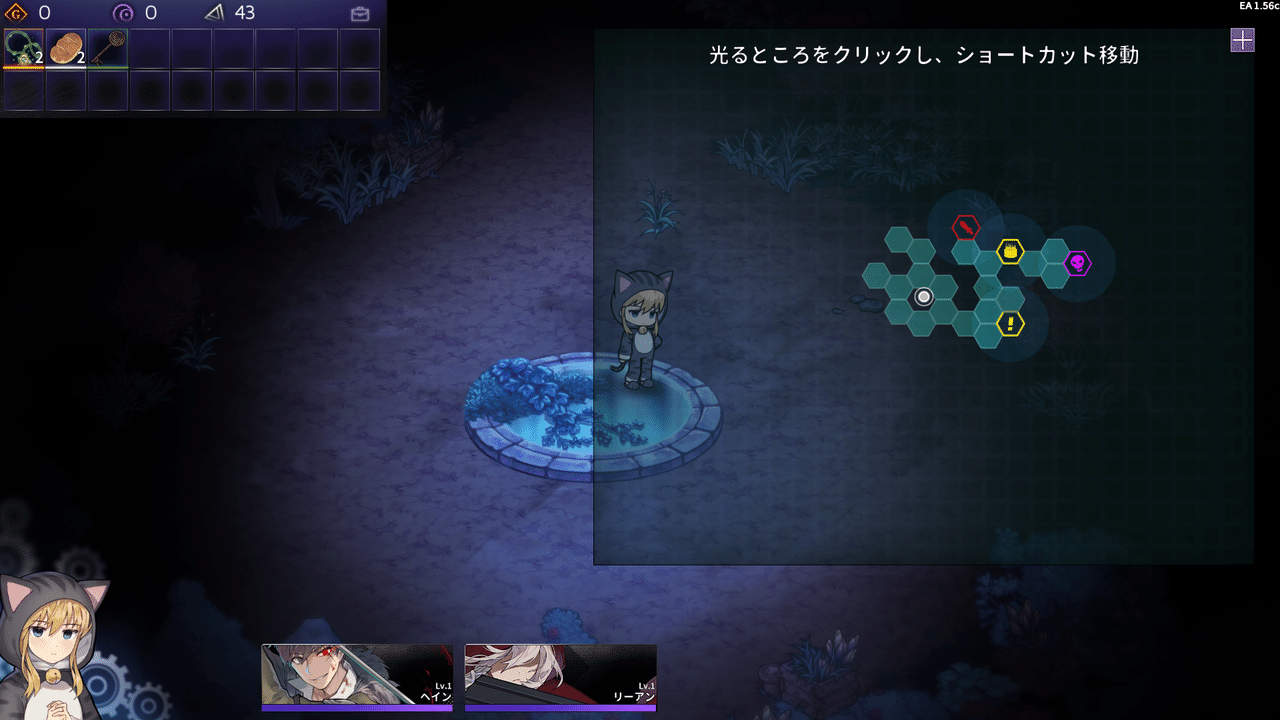Click the gold coin currency icon
The image size is (1280, 720).
click(15, 13)
